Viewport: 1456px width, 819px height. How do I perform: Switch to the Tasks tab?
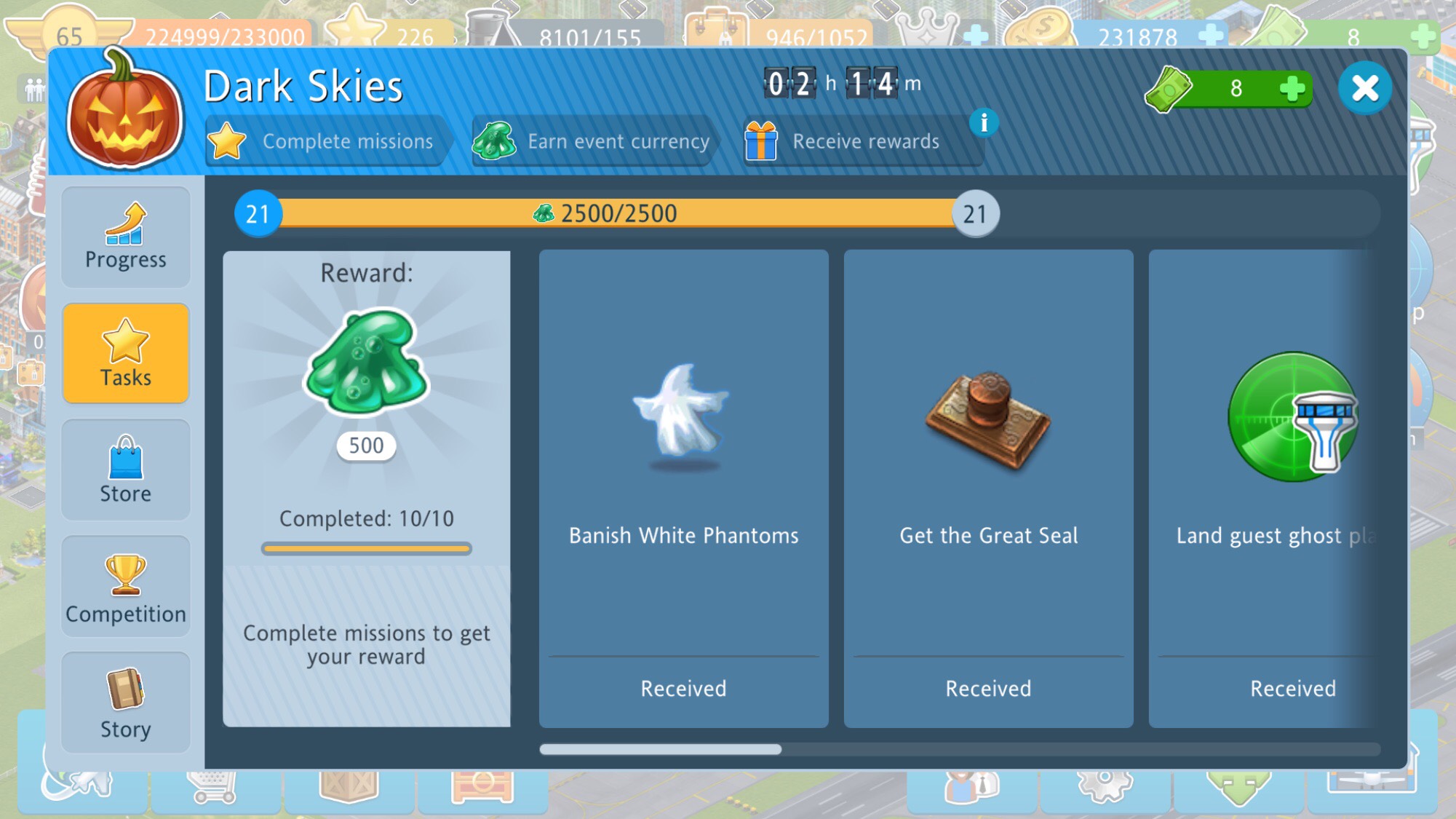126,354
